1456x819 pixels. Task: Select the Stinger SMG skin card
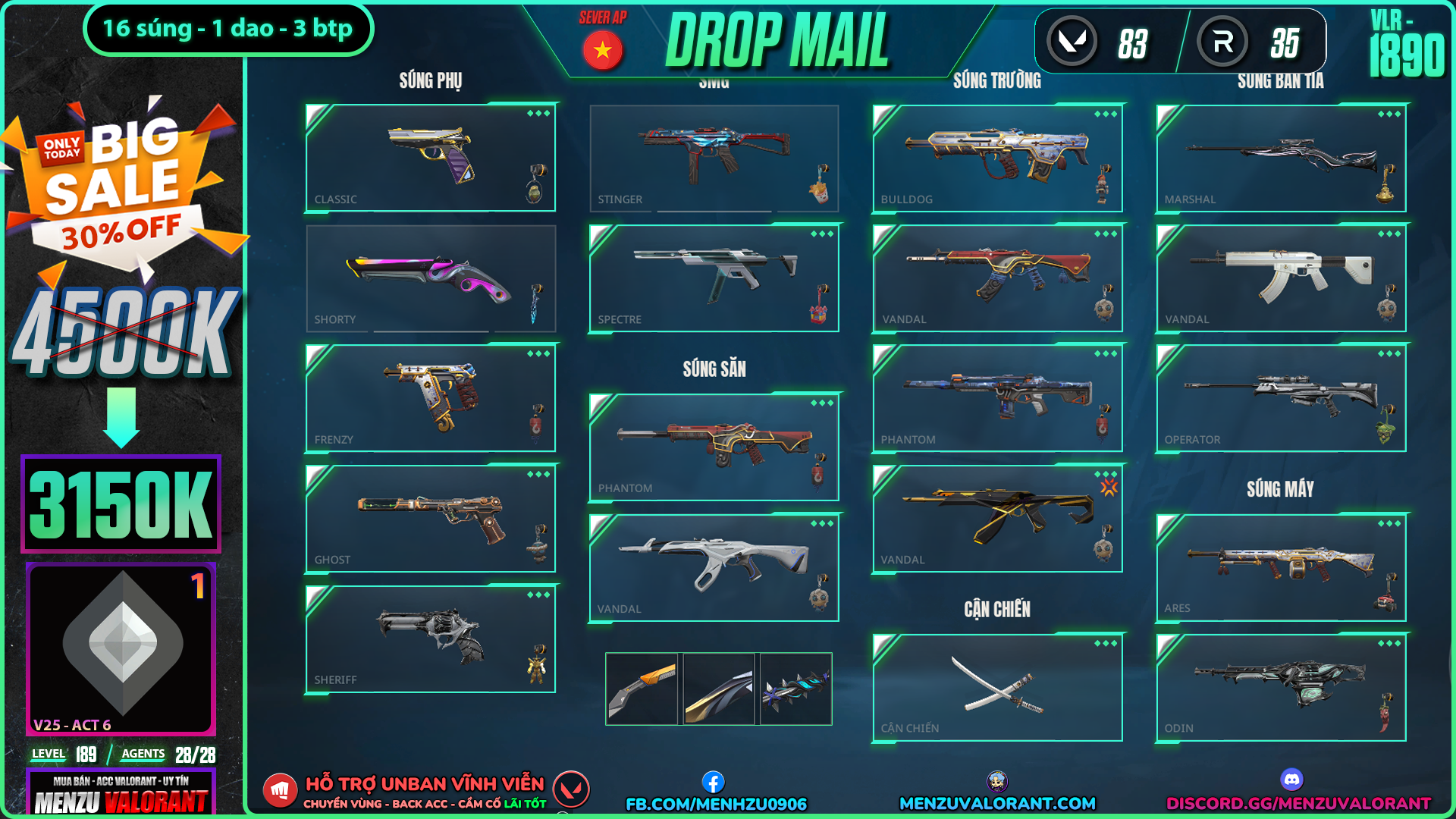click(714, 158)
